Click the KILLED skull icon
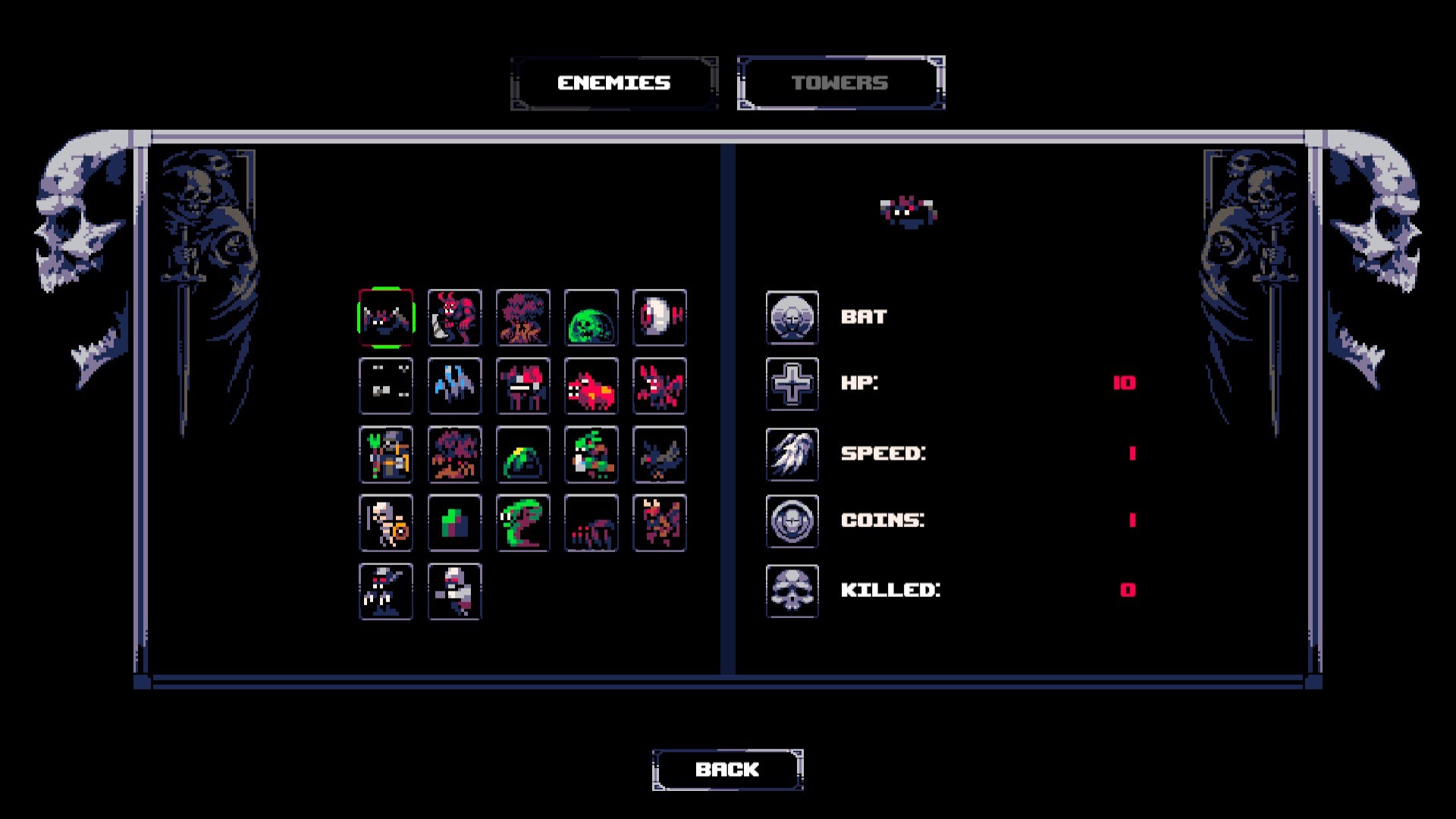 (792, 590)
